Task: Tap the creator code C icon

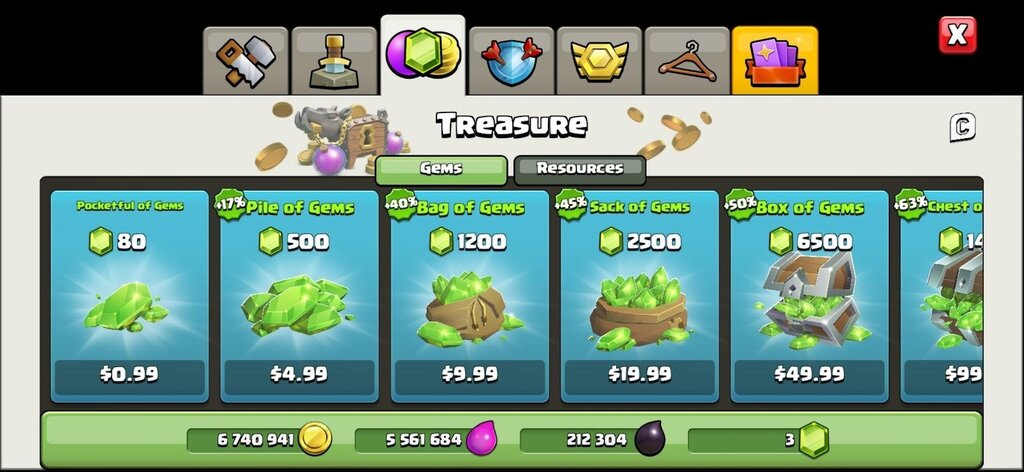Action: [962, 127]
